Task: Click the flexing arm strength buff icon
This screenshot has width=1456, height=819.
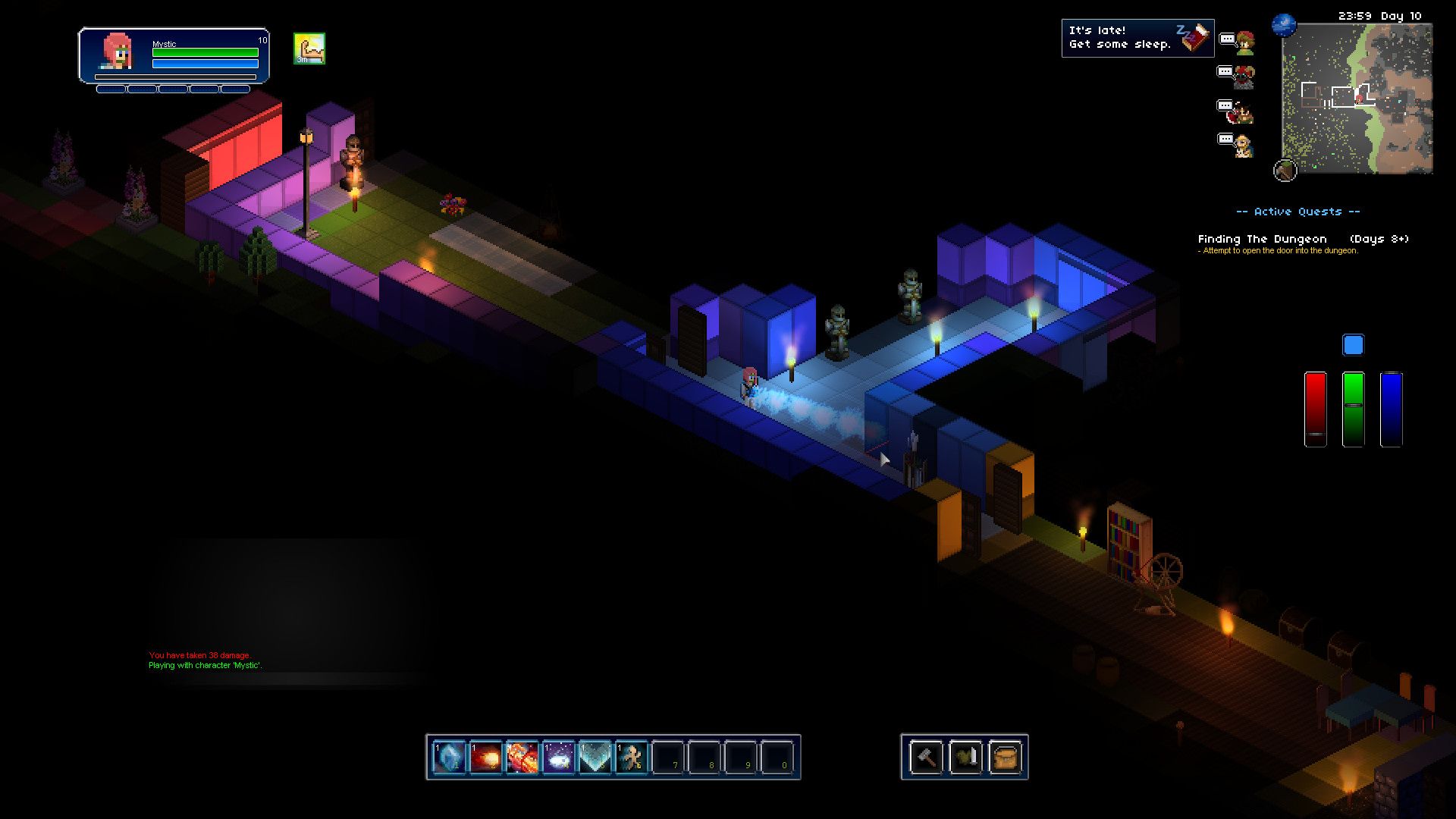Action: 309,49
